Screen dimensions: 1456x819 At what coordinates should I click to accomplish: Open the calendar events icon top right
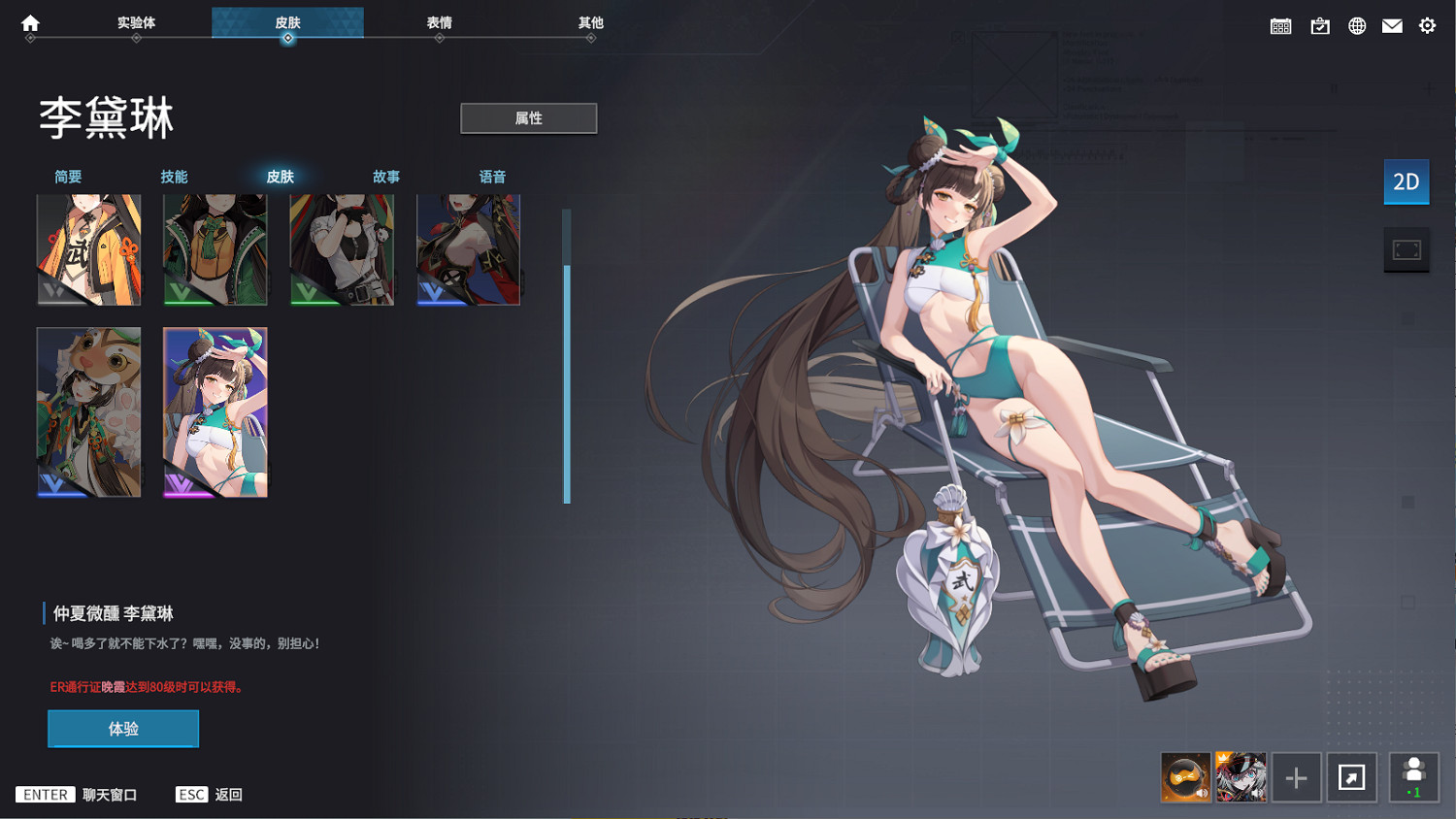point(1279,25)
